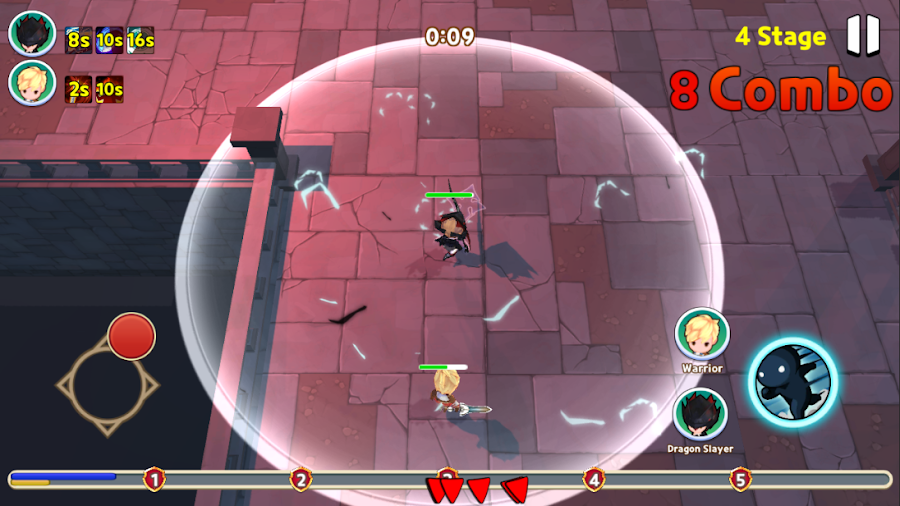Click the fire skill icon showing 2s cooldown
Screen dimensions: 900x506
tap(78, 89)
